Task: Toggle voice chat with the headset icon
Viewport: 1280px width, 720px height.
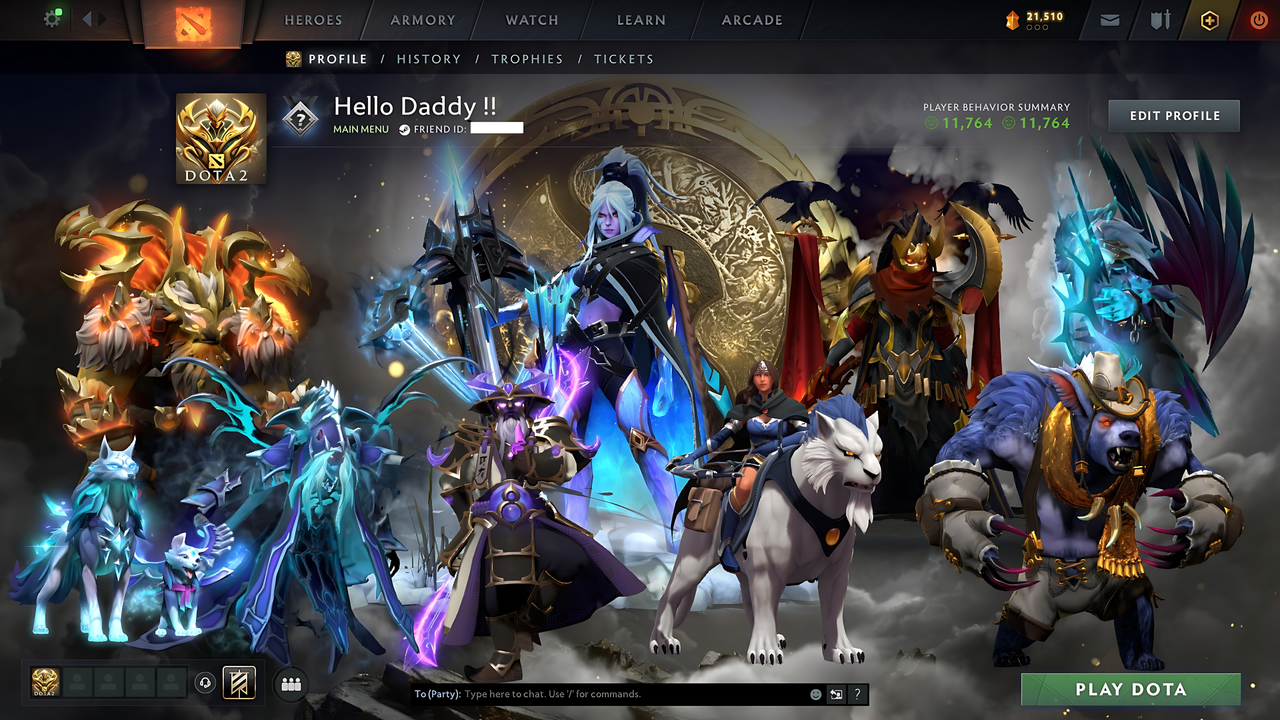Action: click(x=204, y=682)
